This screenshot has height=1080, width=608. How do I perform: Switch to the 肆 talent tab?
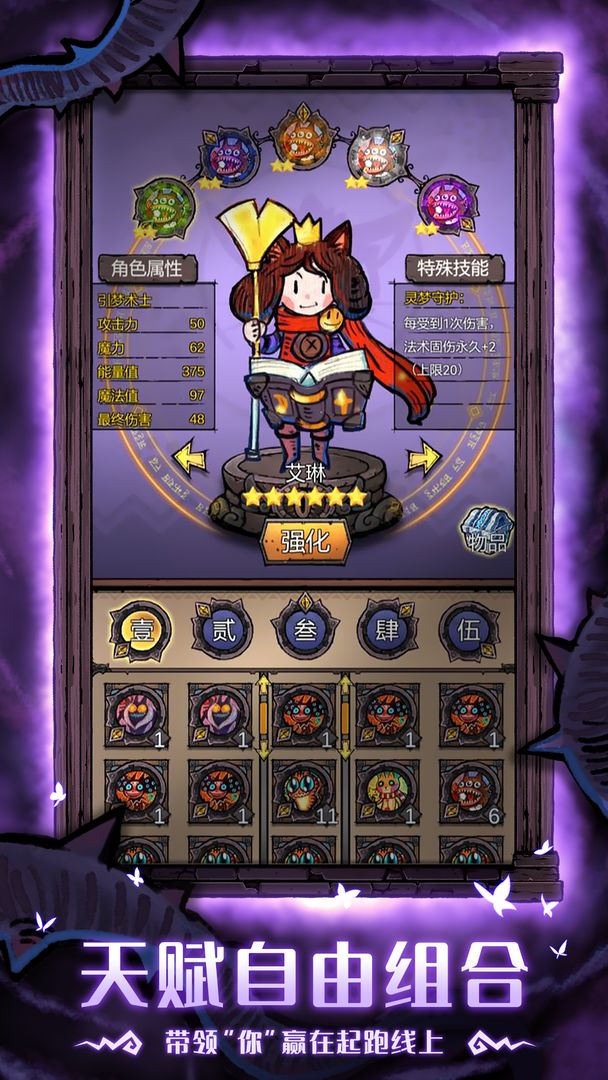pyautogui.click(x=387, y=629)
